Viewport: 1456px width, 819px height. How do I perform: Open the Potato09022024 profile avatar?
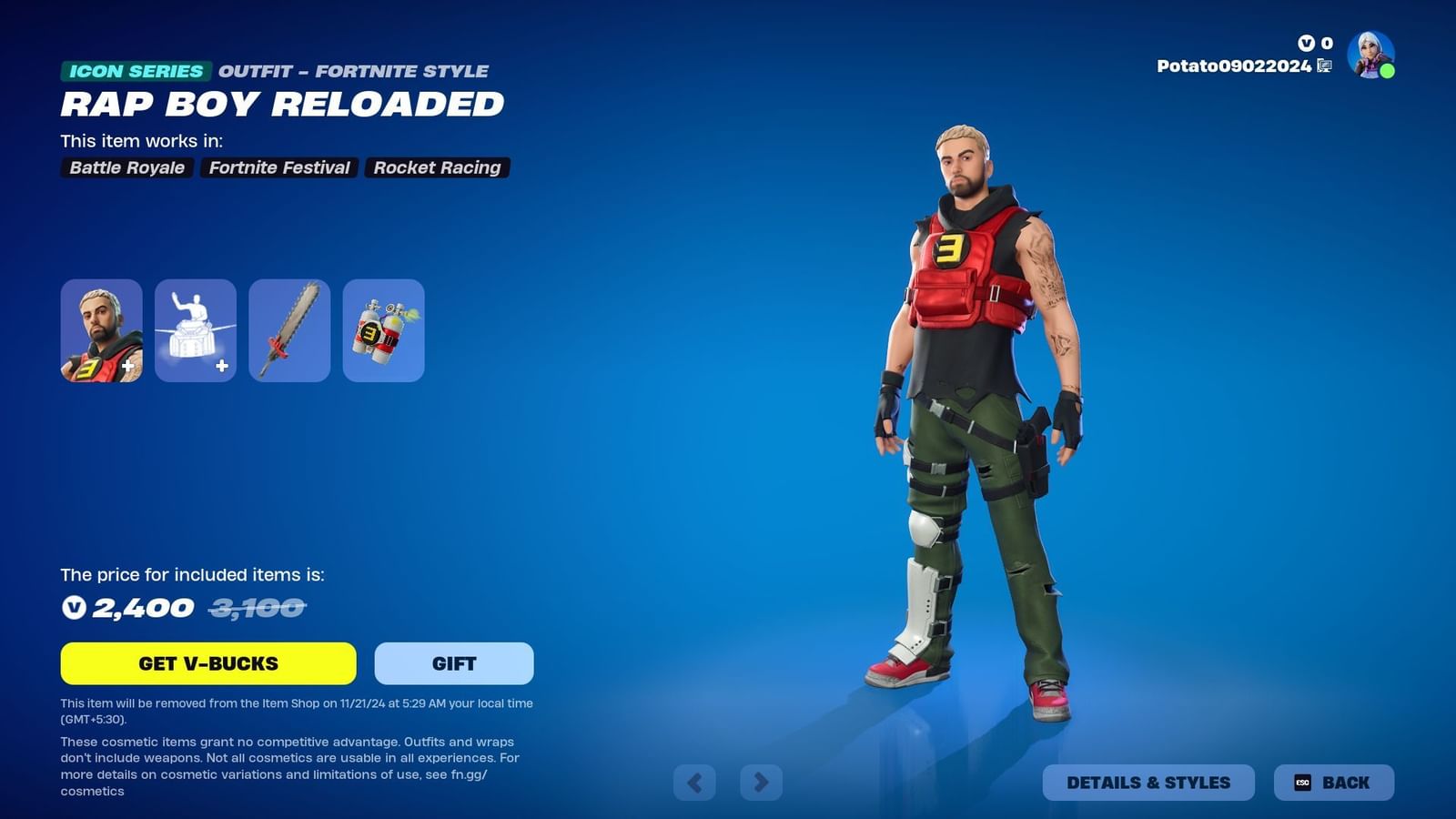(x=1368, y=64)
